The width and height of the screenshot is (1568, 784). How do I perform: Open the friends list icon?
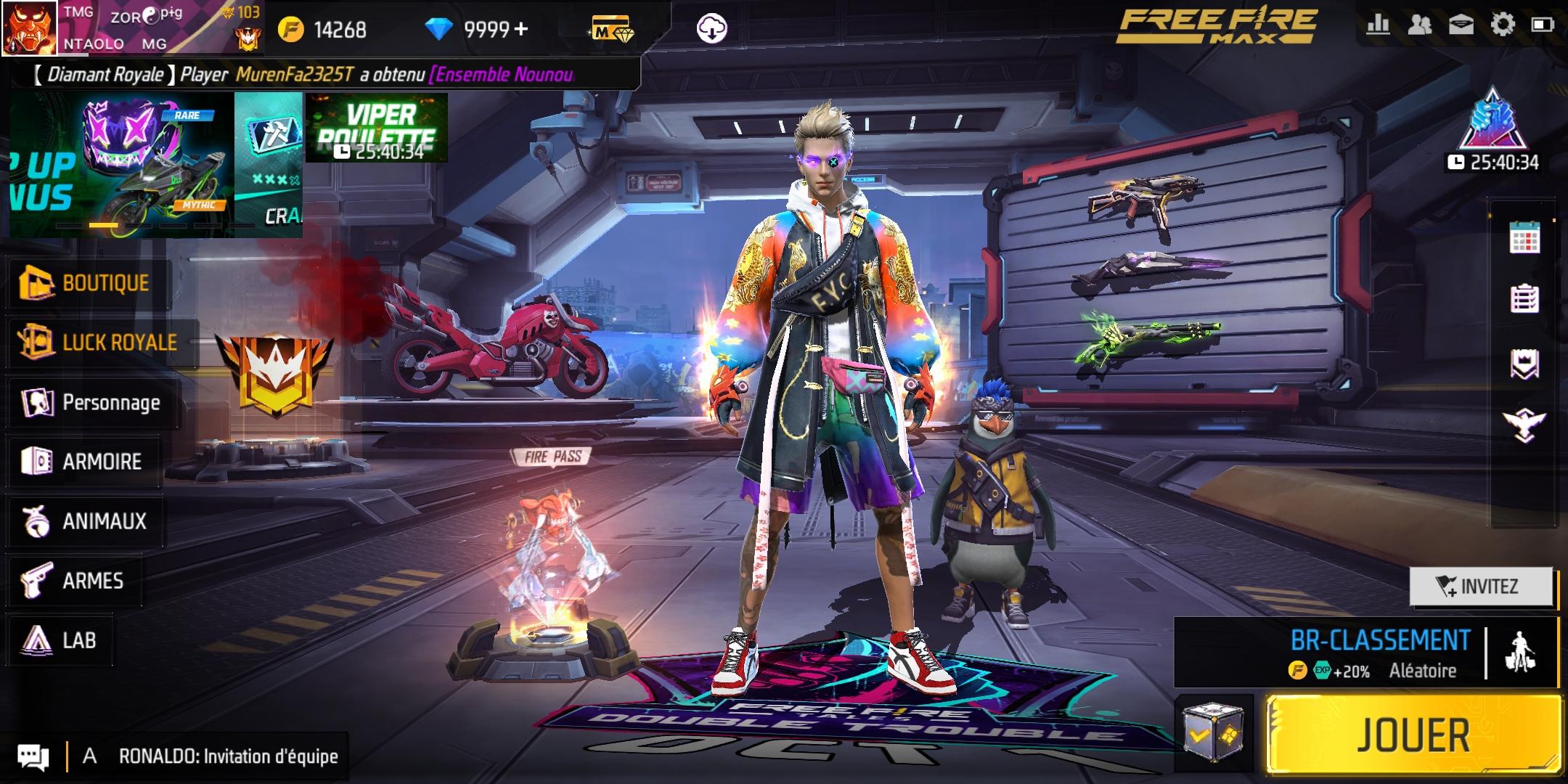(1419, 25)
